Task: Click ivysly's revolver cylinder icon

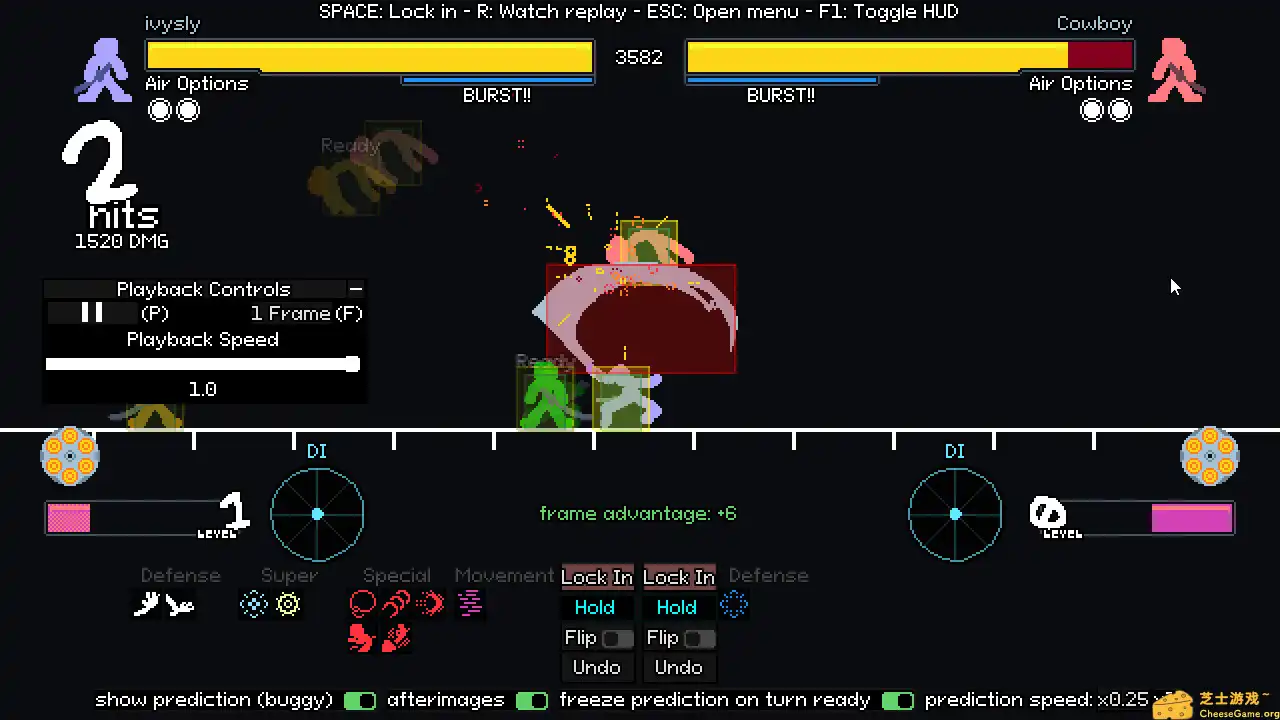Action: 69,456
